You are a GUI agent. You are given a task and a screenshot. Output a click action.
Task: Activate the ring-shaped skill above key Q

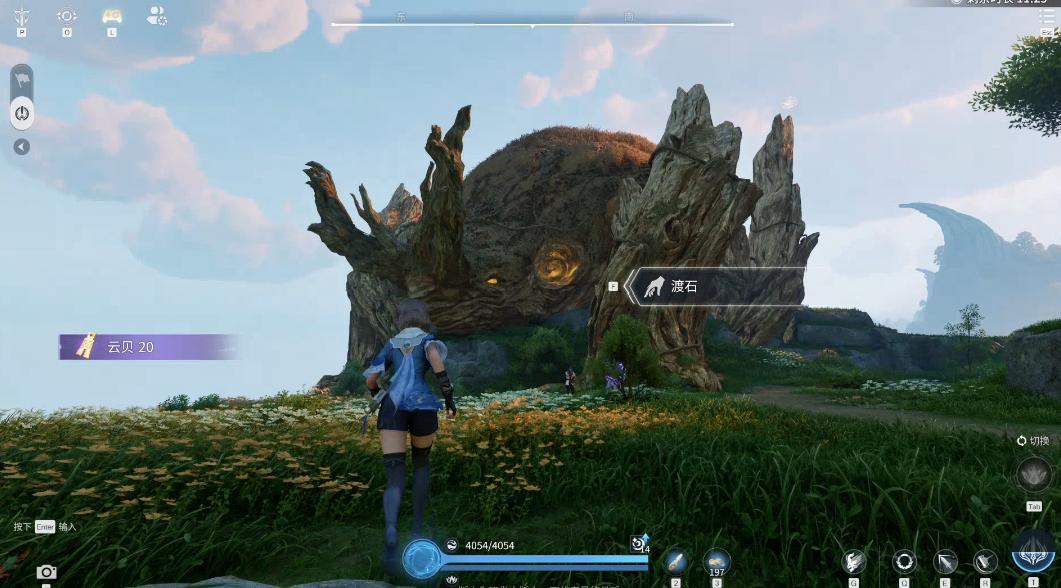(x=904, y=562)
